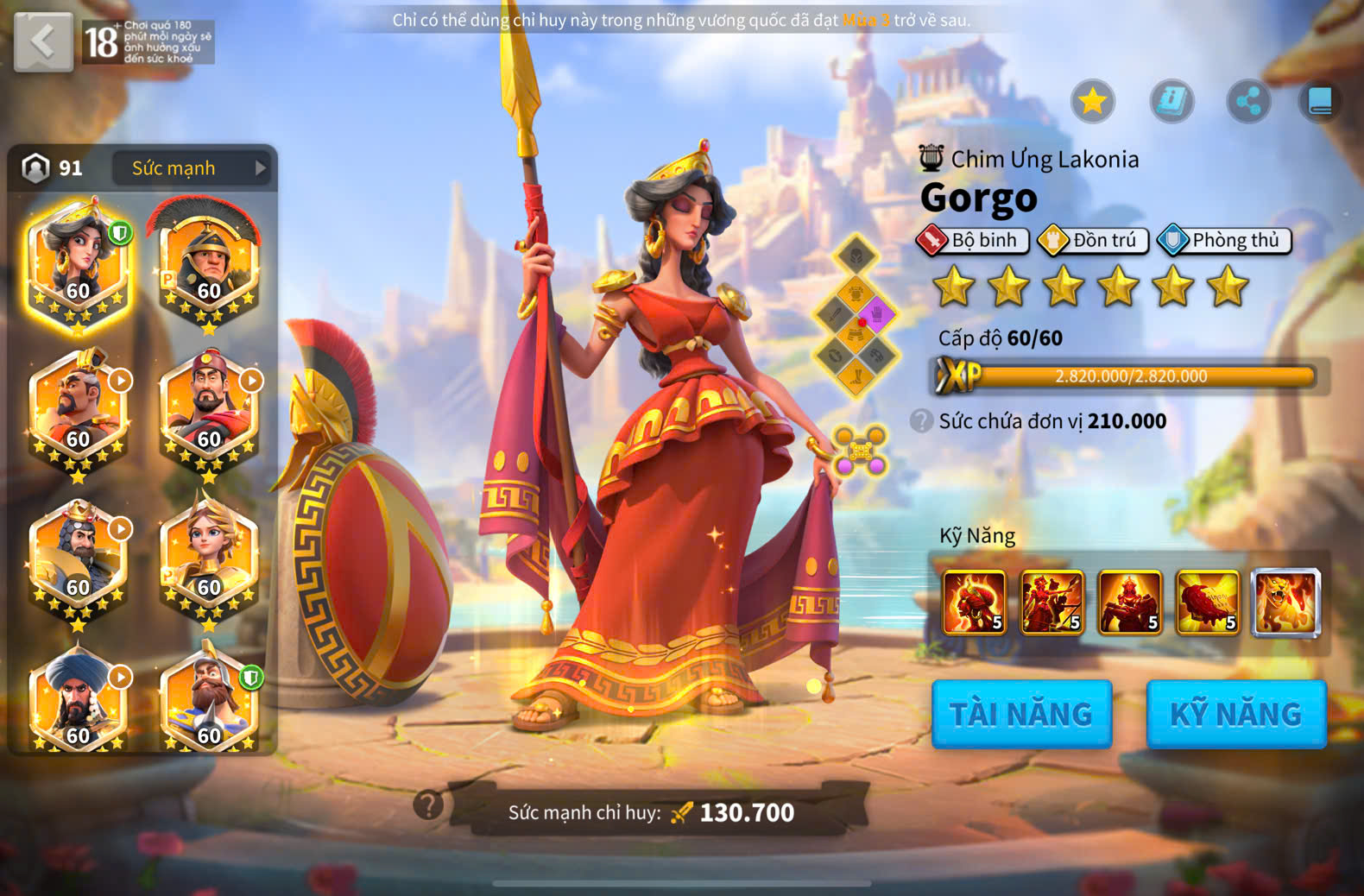Select the Gorgo commander portrait
The width and height of the screenshot is (1364, 896).
[x=78, y=262]
